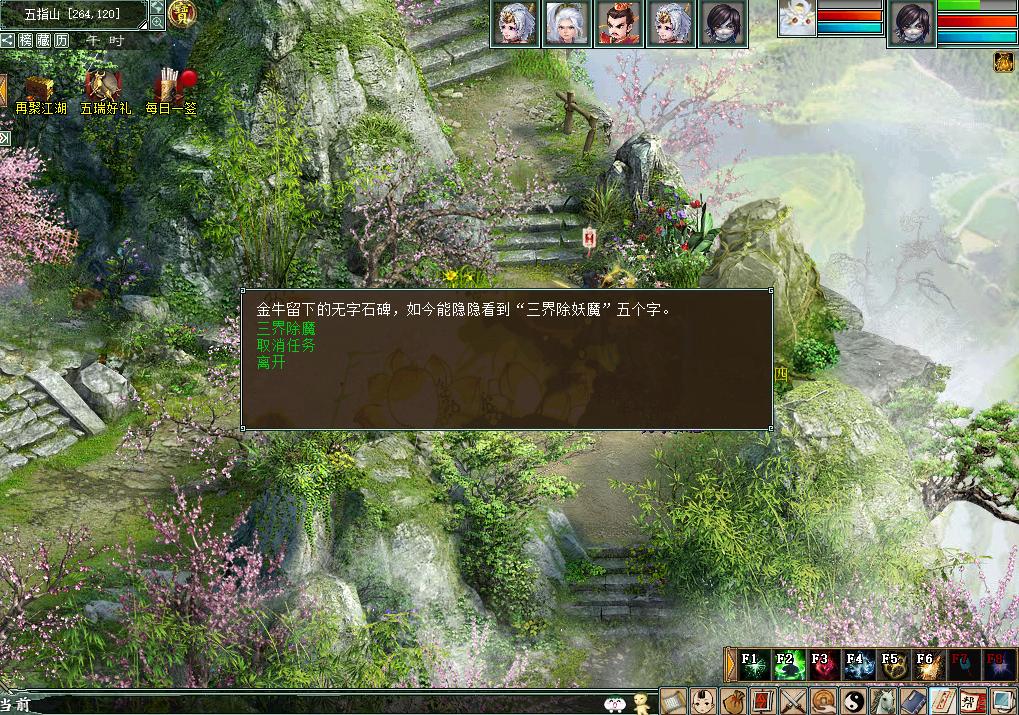This screenshot has width=1019, height=715.
Task: Open the white horse mount menu
Action: (884, 701)
